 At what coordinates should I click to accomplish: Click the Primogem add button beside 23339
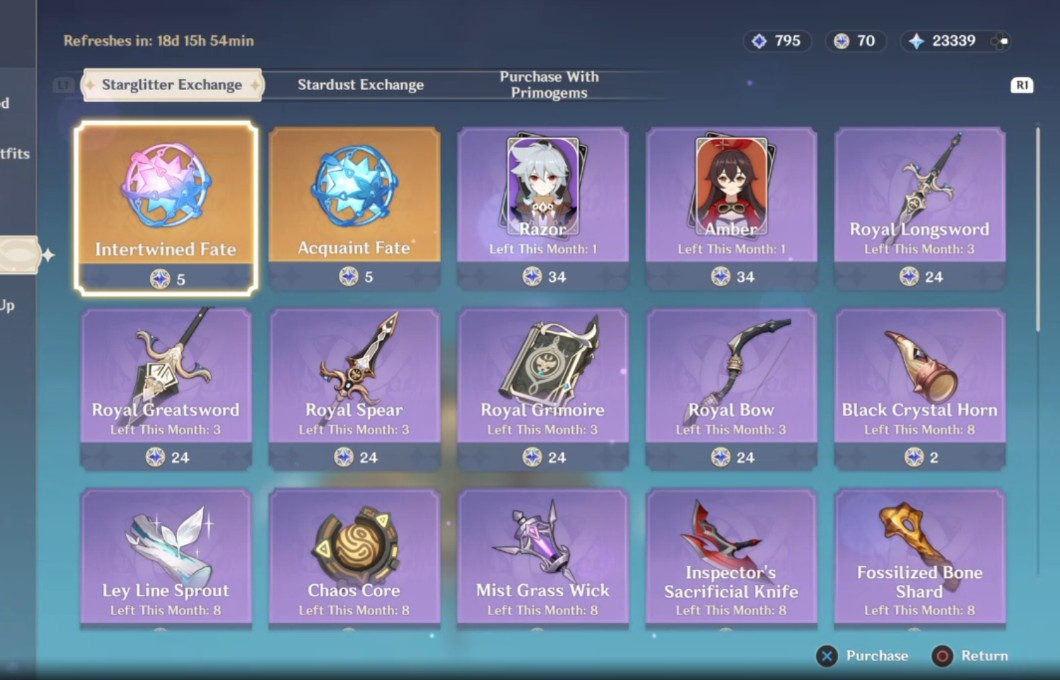[999, 41]
